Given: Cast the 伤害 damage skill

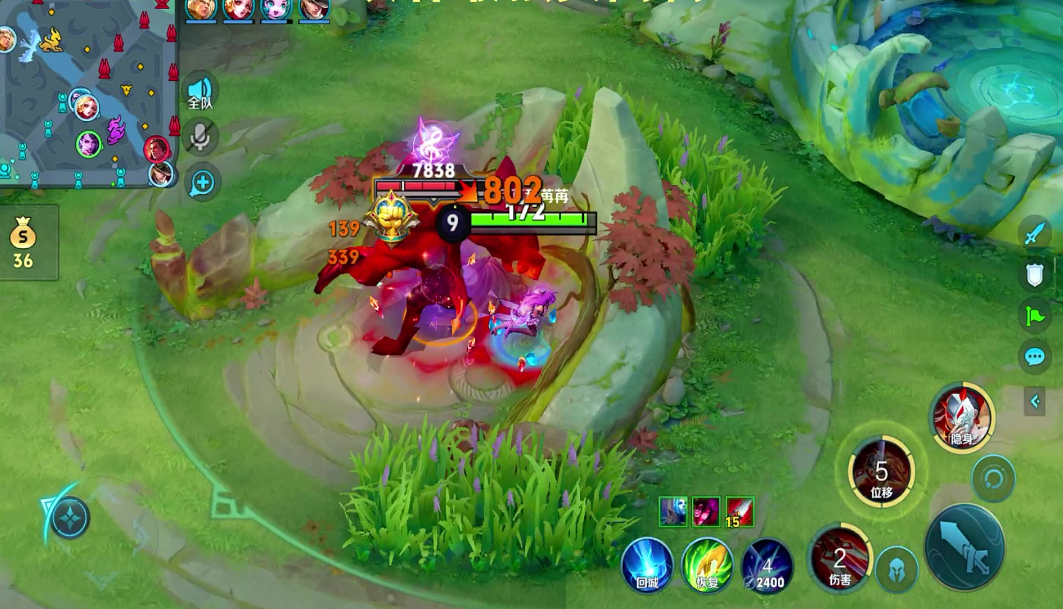Looking at the screenshot, I should 840,558.
